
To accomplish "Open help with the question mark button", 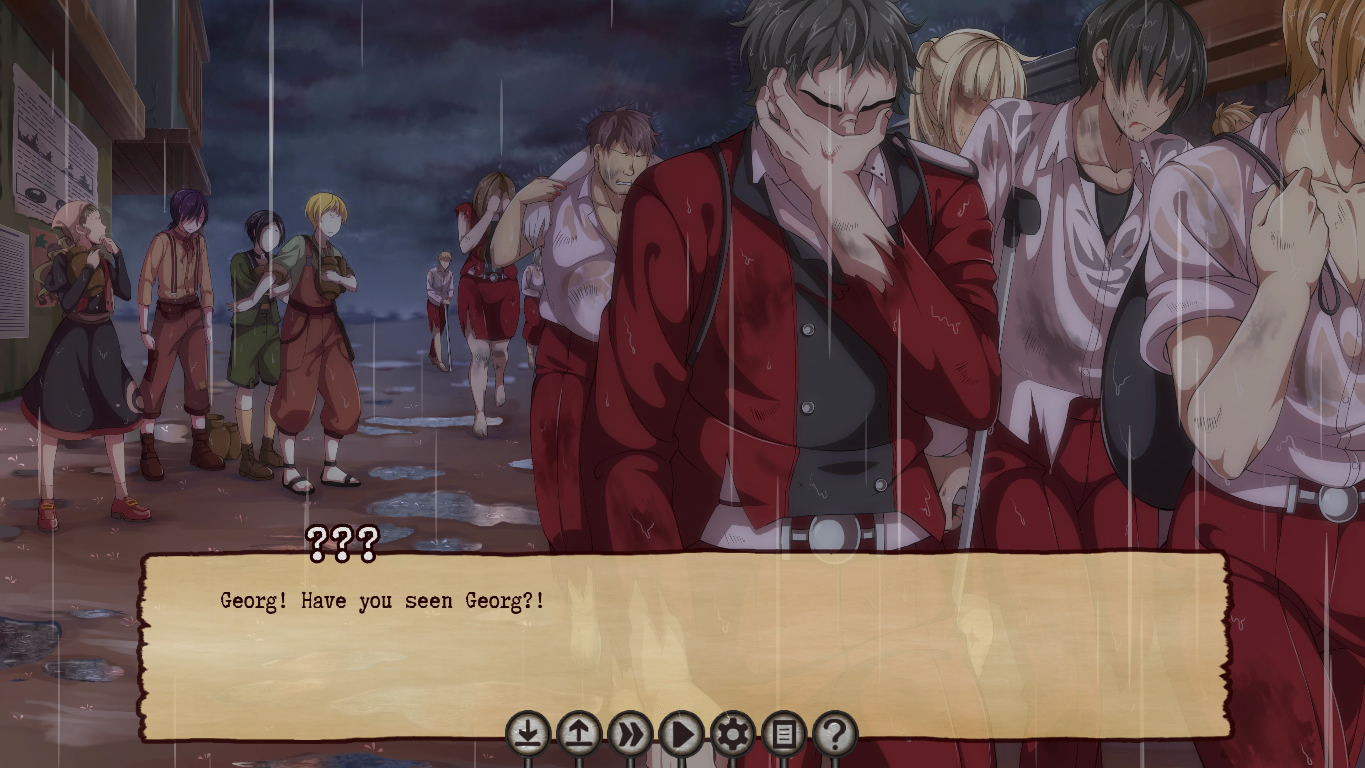I will coord(835,735).
